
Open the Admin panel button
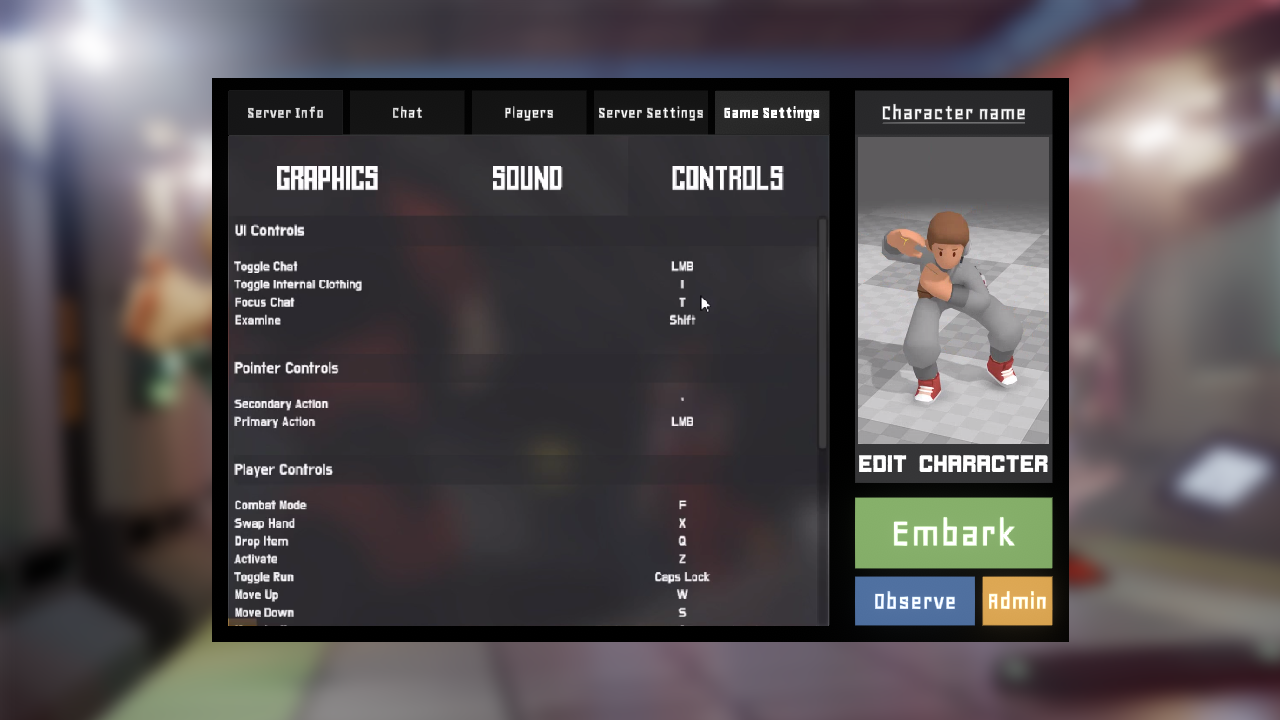point(1017,601)
